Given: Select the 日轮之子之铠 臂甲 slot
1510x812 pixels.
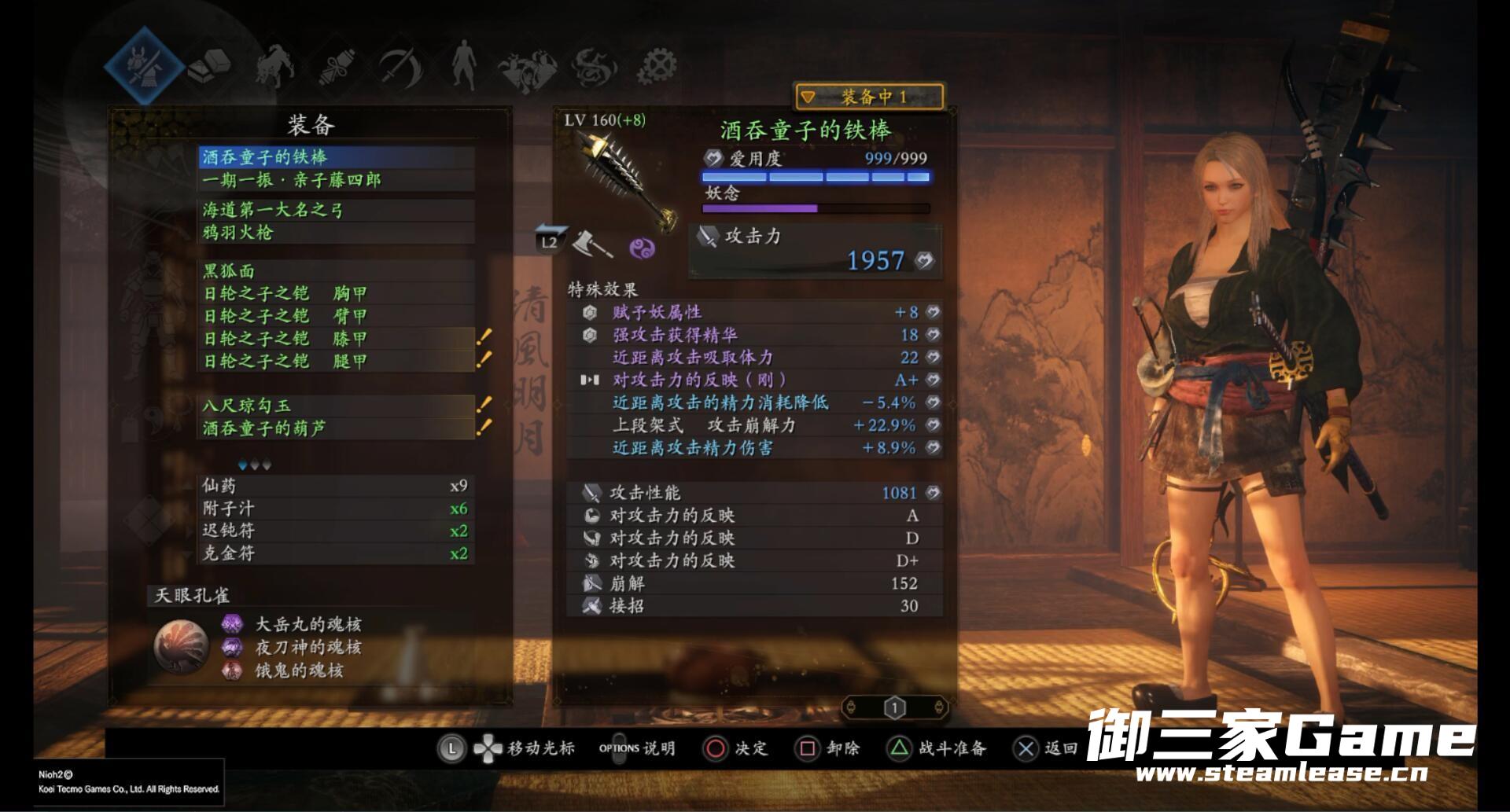Looking at the screenshot, I should point(337,316).
